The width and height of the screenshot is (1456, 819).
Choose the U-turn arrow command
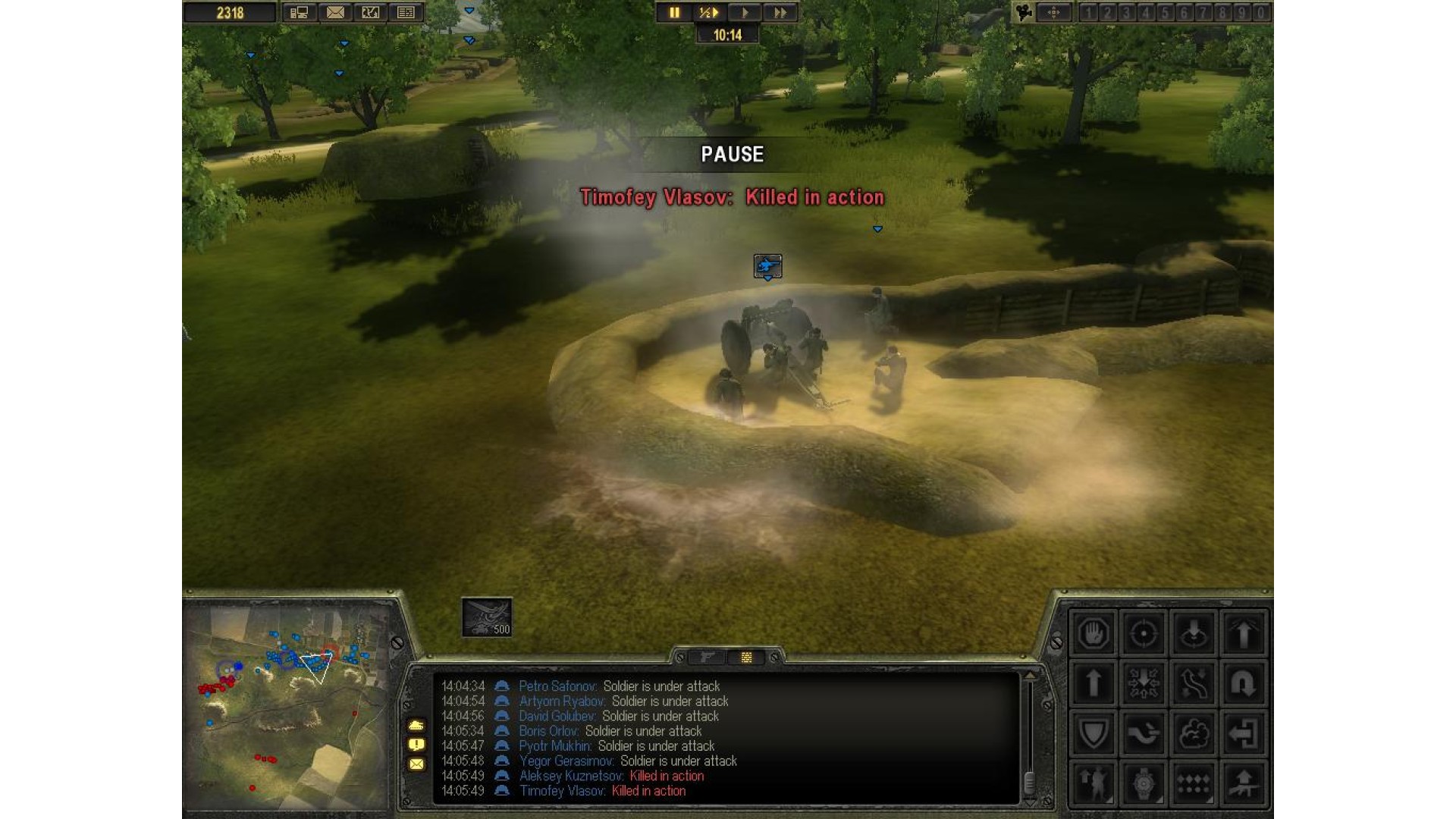tap(1243, 683)
